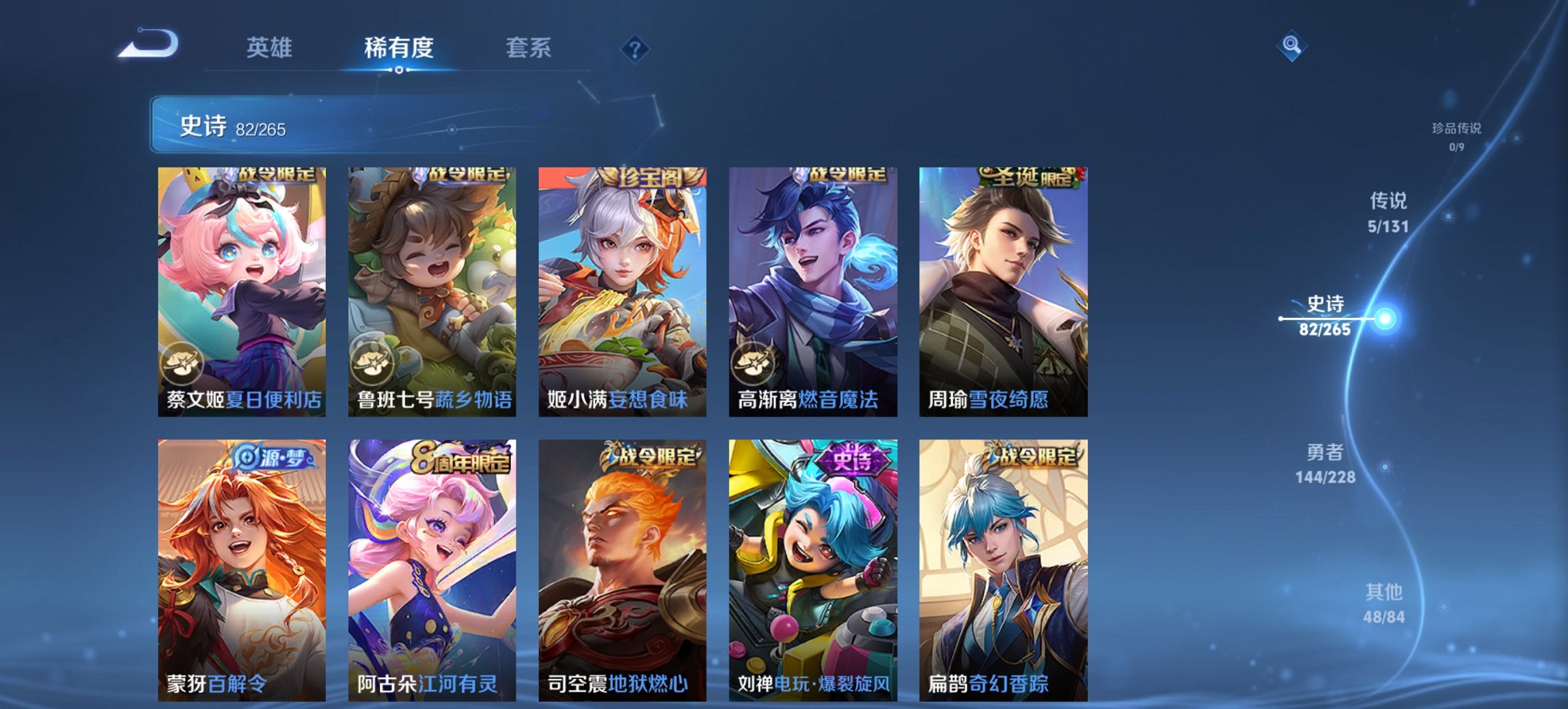Open the search magnifier at top right
Viewport: 1568px width, 709px height.
(x=1293, y=46)
